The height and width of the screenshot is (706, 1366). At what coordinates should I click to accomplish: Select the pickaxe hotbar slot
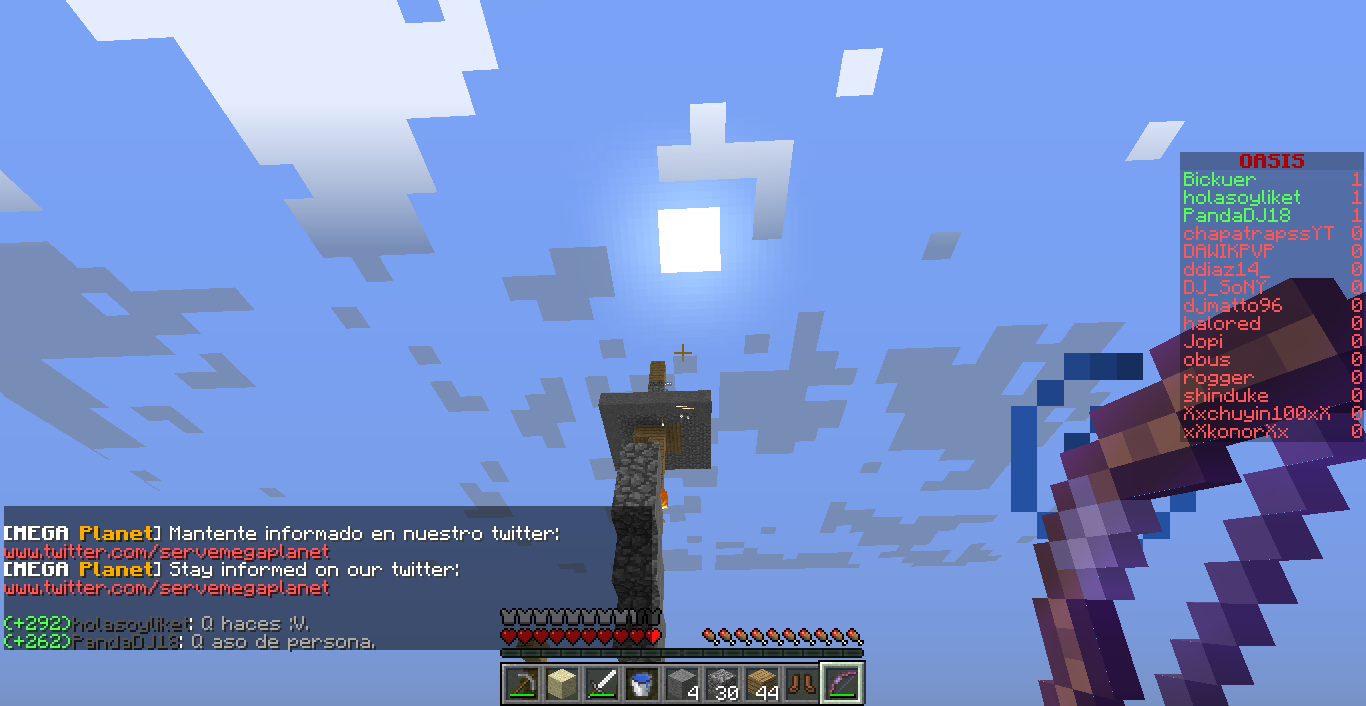tap(522, 684)
